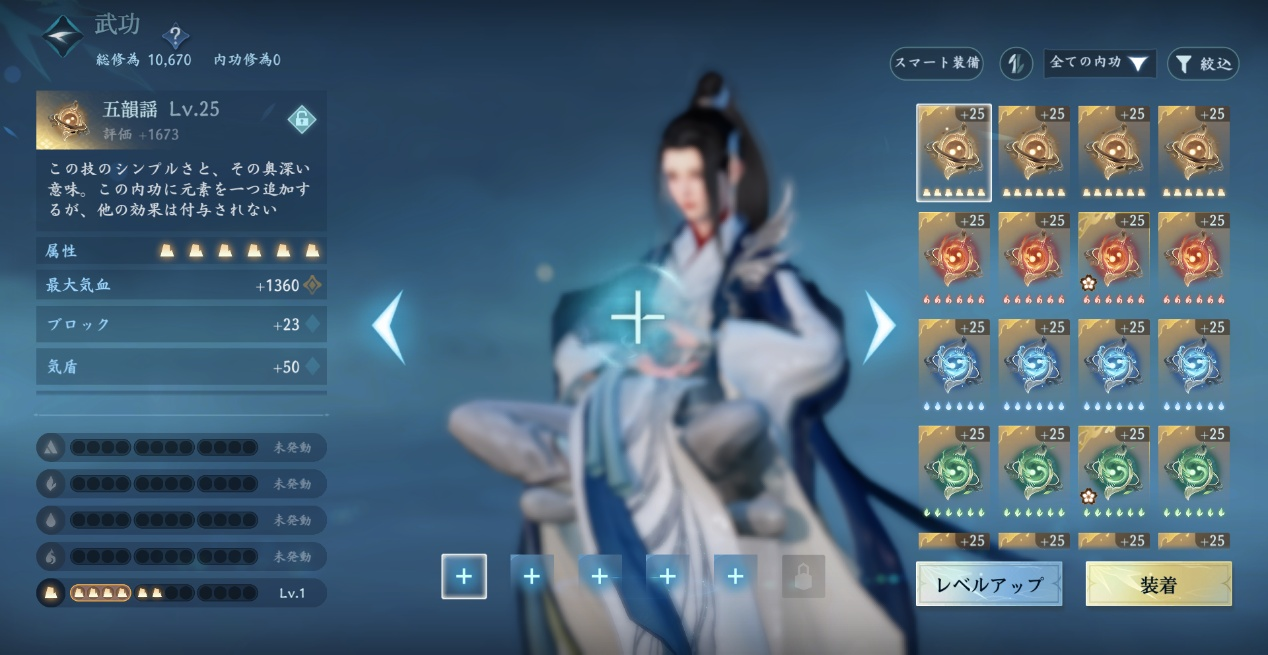Select the highlighted gold inner-art slot

coord(954,152)
